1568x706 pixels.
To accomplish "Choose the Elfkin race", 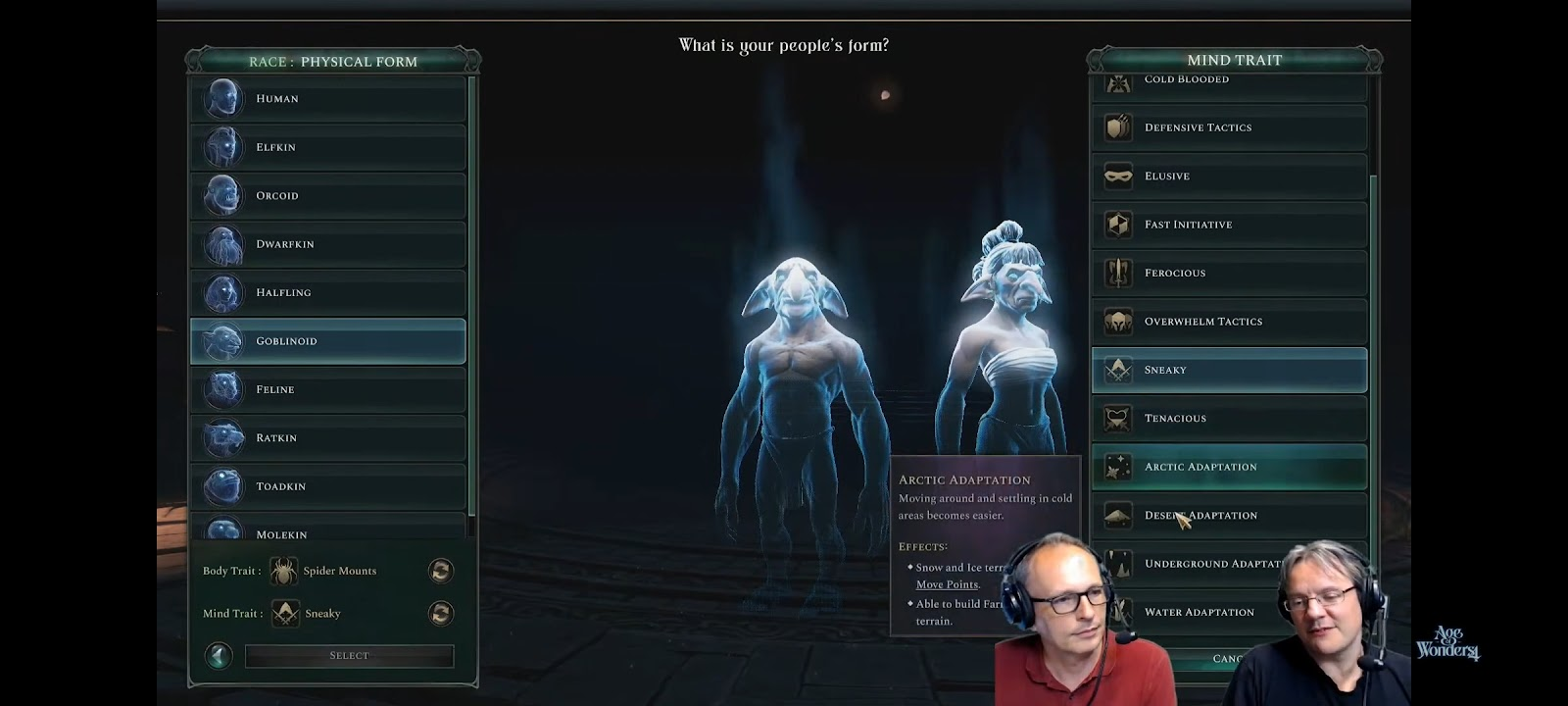I will click(x=327, y=147).
